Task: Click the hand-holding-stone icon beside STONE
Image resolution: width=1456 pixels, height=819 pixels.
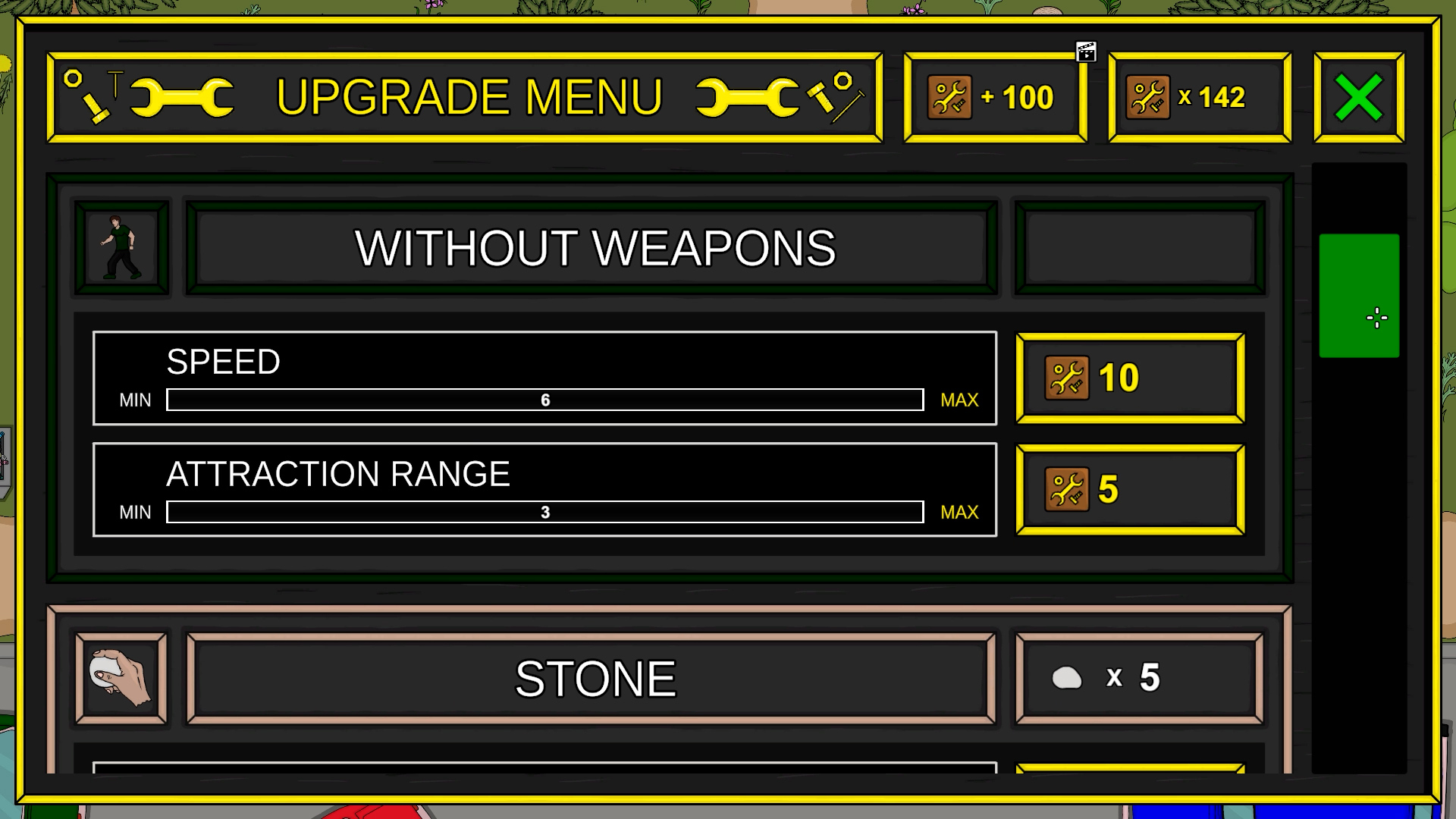Action: (x=121, y=677)
